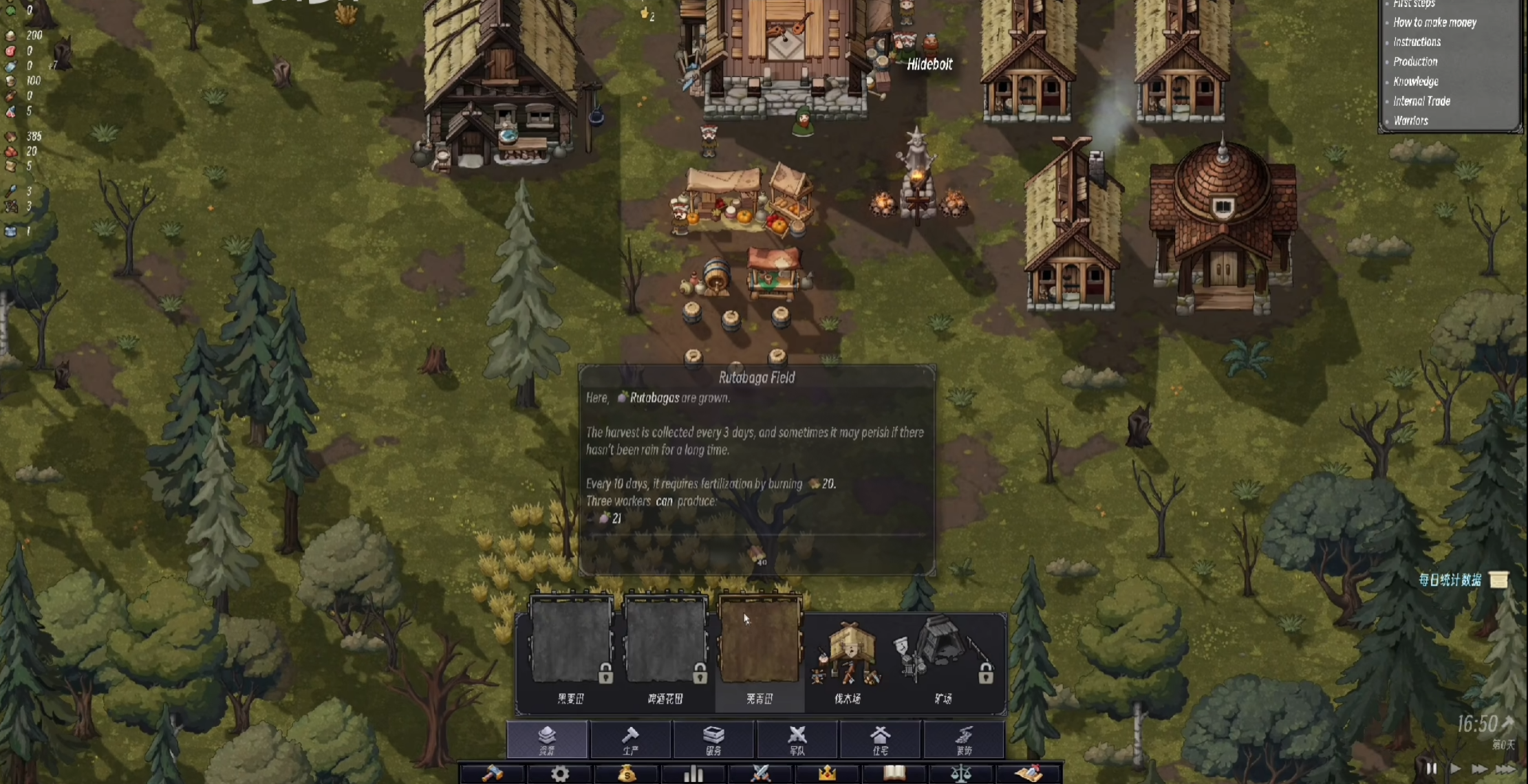1528x784 pixels.
Task: Open the crown menu in bottom toolbar
Action: point(827,774)
